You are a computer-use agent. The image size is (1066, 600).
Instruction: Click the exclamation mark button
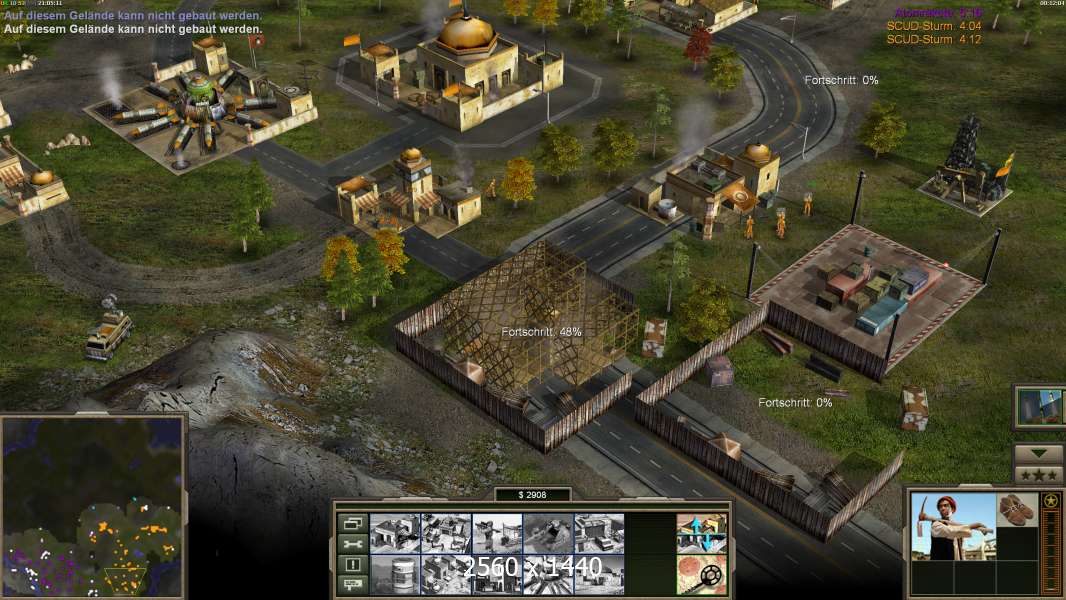point(351,564)
